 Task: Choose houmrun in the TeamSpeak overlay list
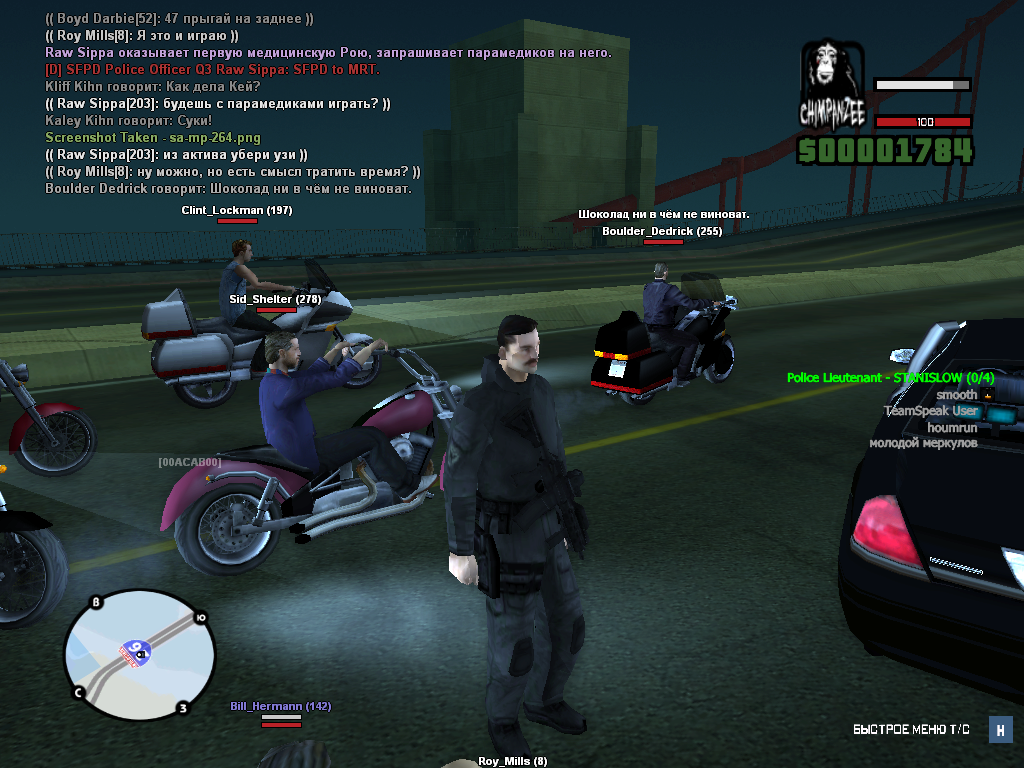(952, 427)
